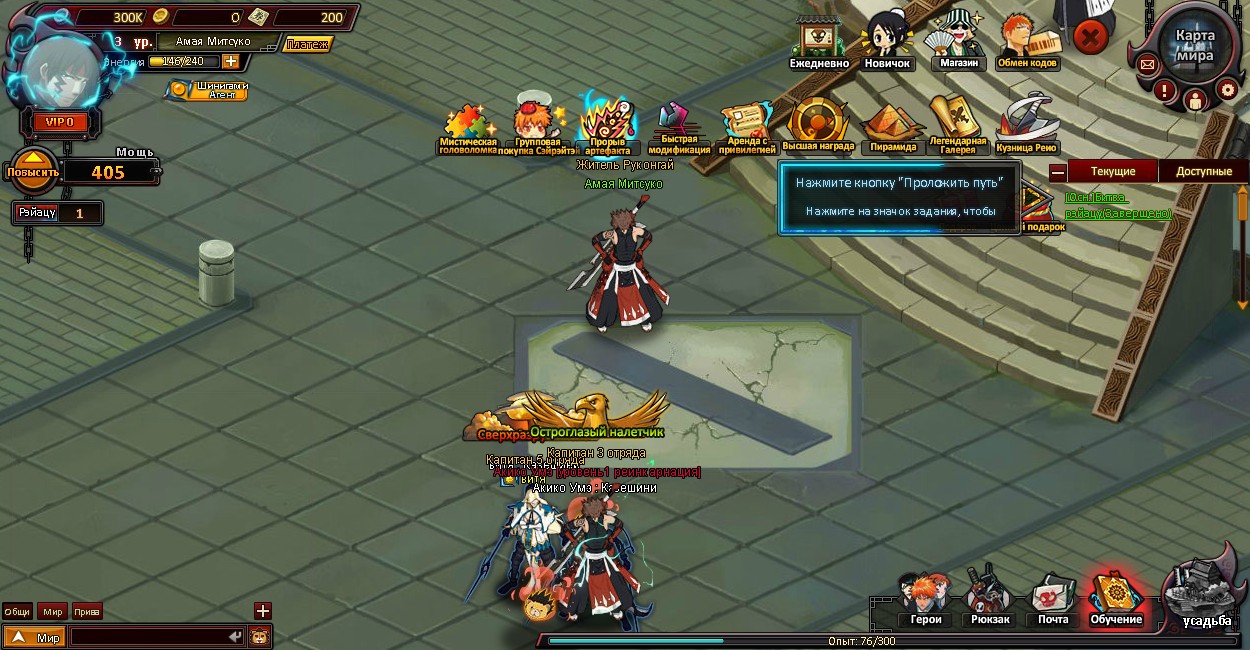The width and height of the screenshot is (1250, 650).
Task: Close the top icon bar with red X
Action: (1090, 38)
